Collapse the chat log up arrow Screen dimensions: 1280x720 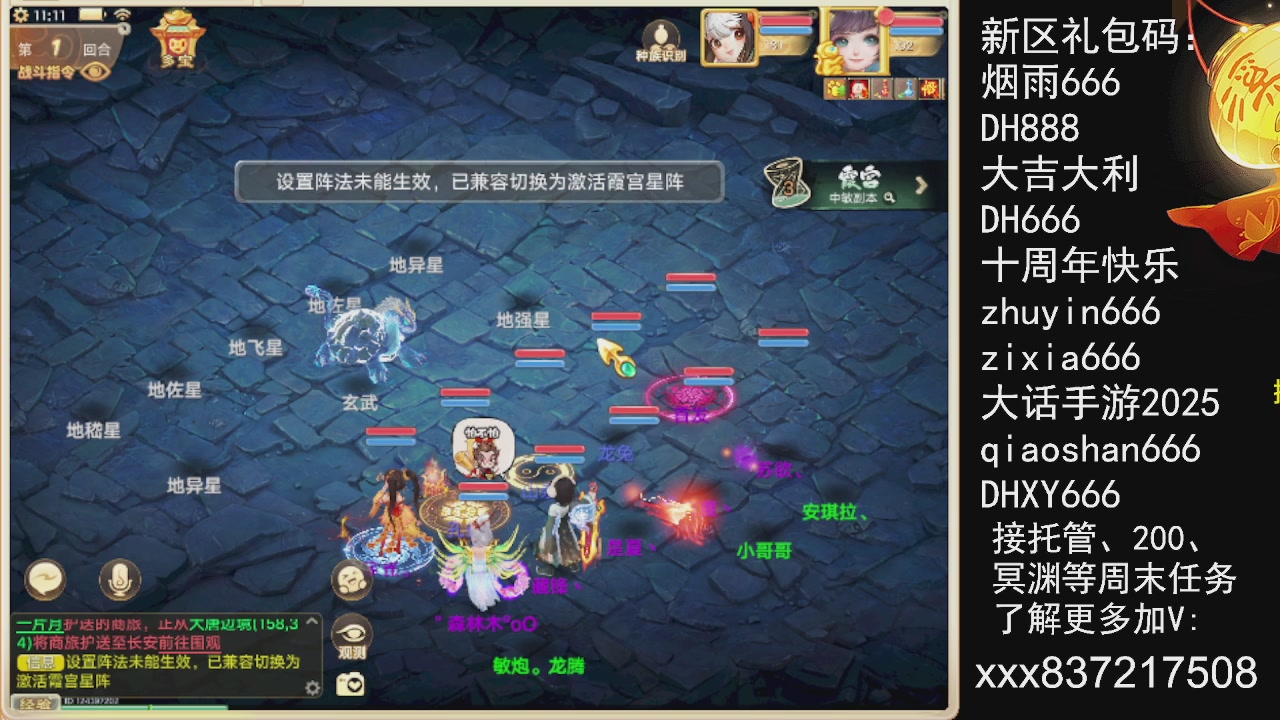coord(311,622)
